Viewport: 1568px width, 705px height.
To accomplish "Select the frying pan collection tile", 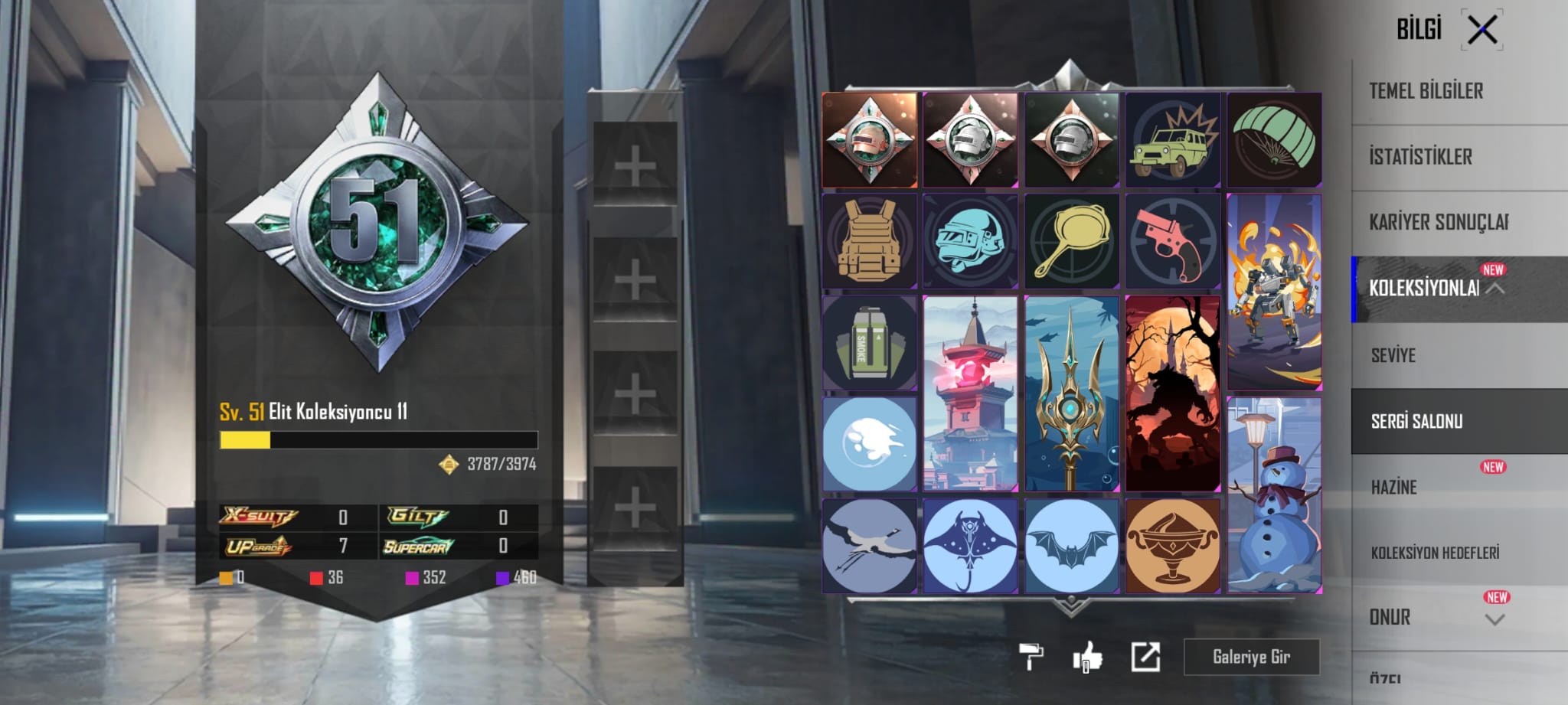I will (x=1071, y=240).
